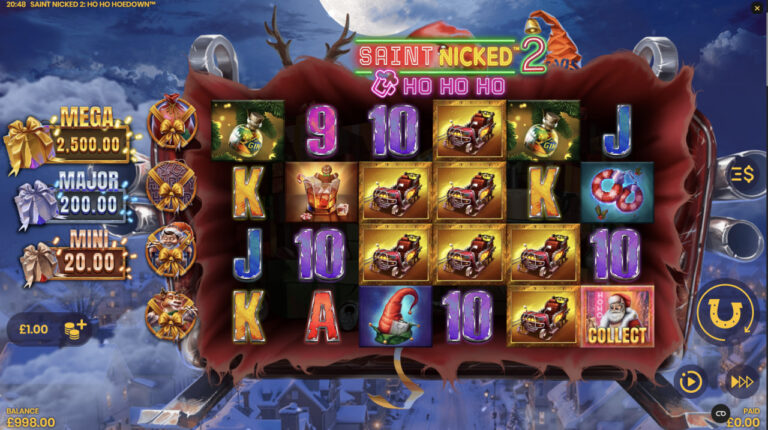Open the paytable menu with dollar icon
Screen dimensions: 768x430
coord(743,172)
